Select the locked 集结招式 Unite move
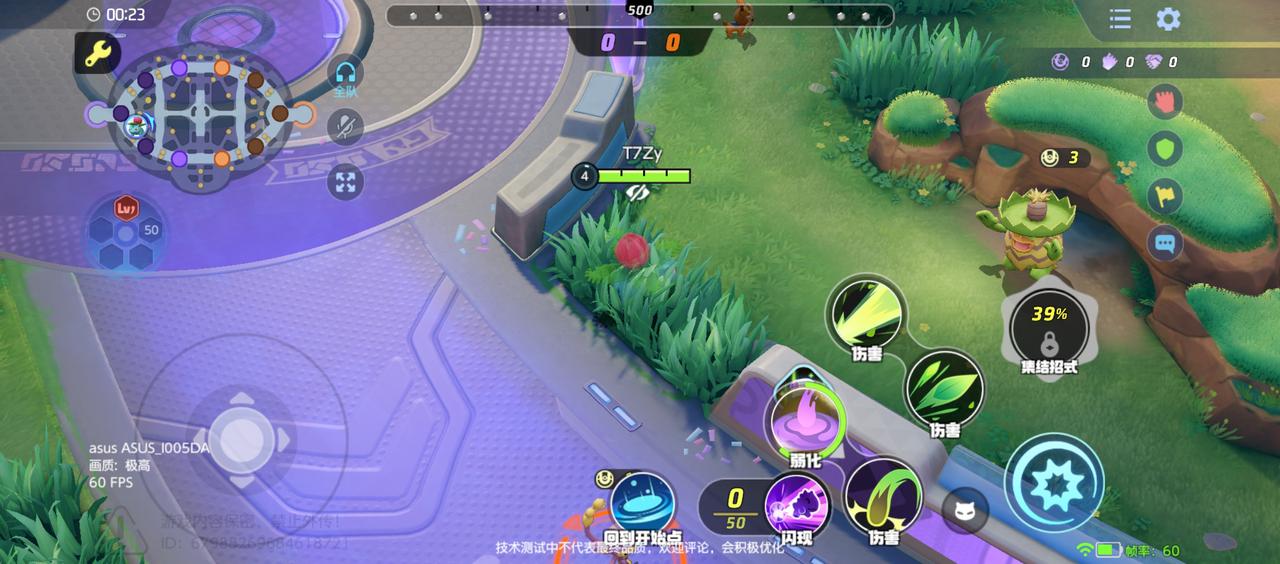 [x=1048, y=327]
